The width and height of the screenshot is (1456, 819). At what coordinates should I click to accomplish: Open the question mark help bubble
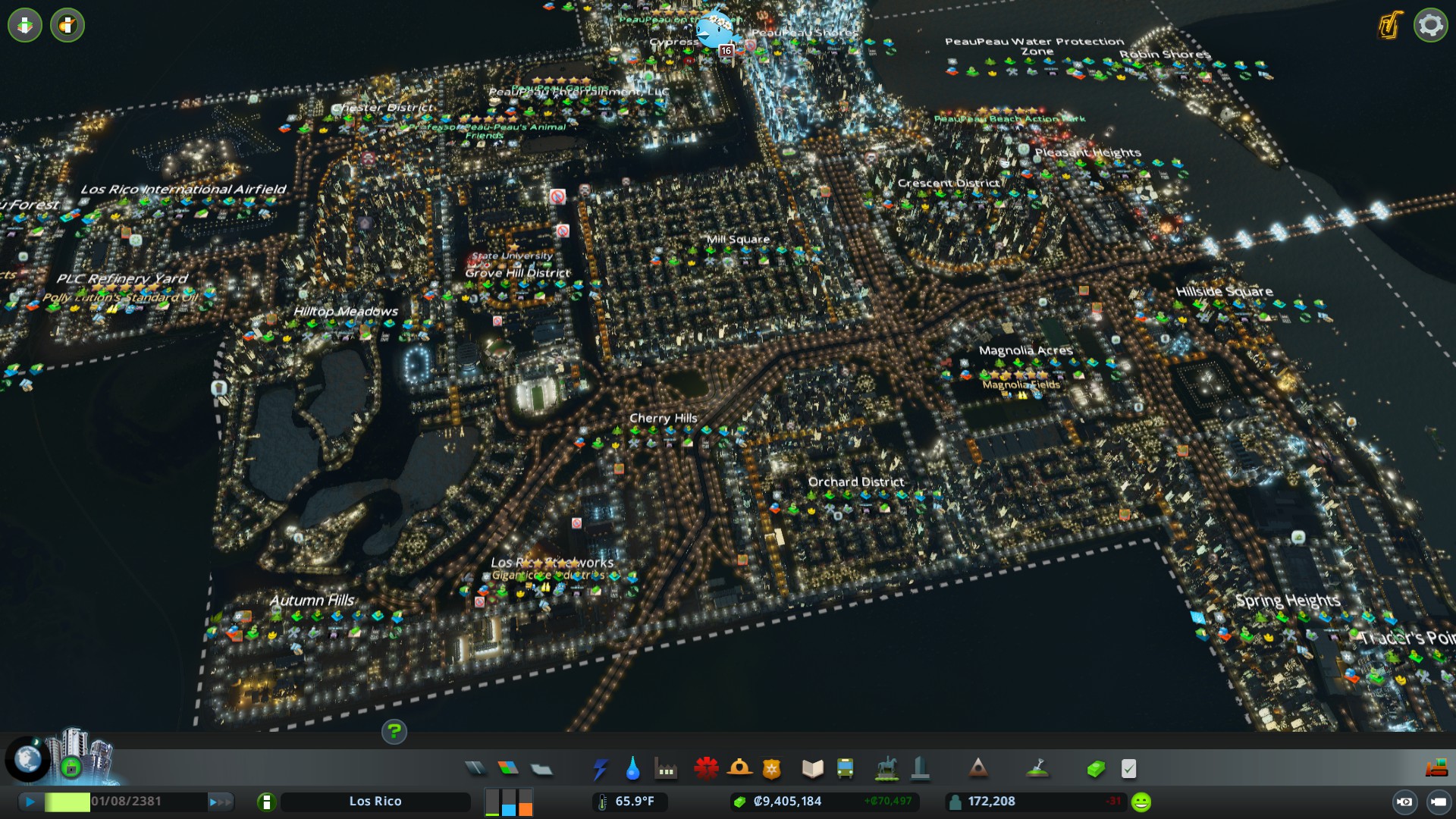pyautogui.click(x=394, y=733)
